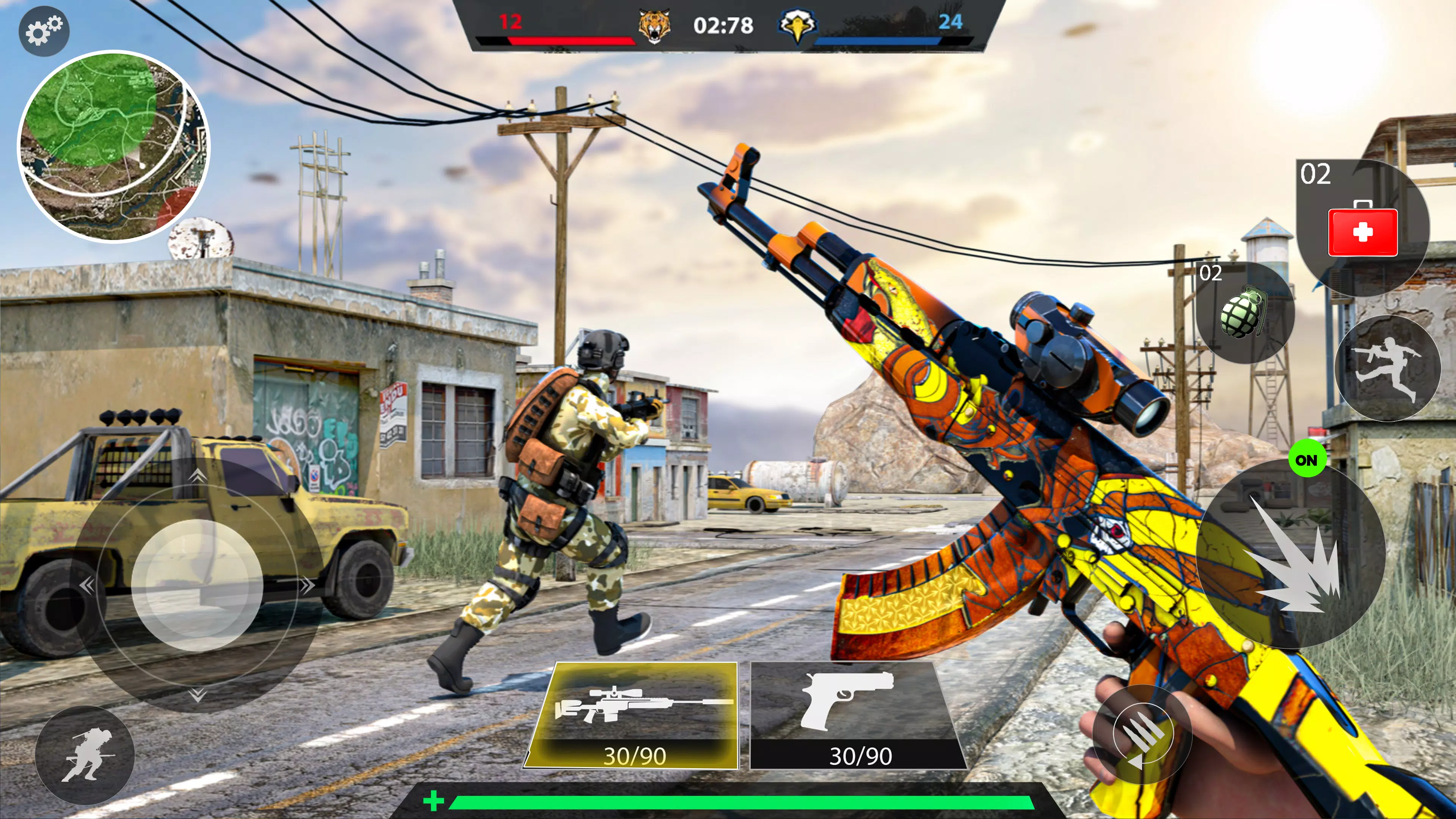The image size is (1456, 819).
Task: Tap the jump button with leaping soldier
Action: [1387, 367]
